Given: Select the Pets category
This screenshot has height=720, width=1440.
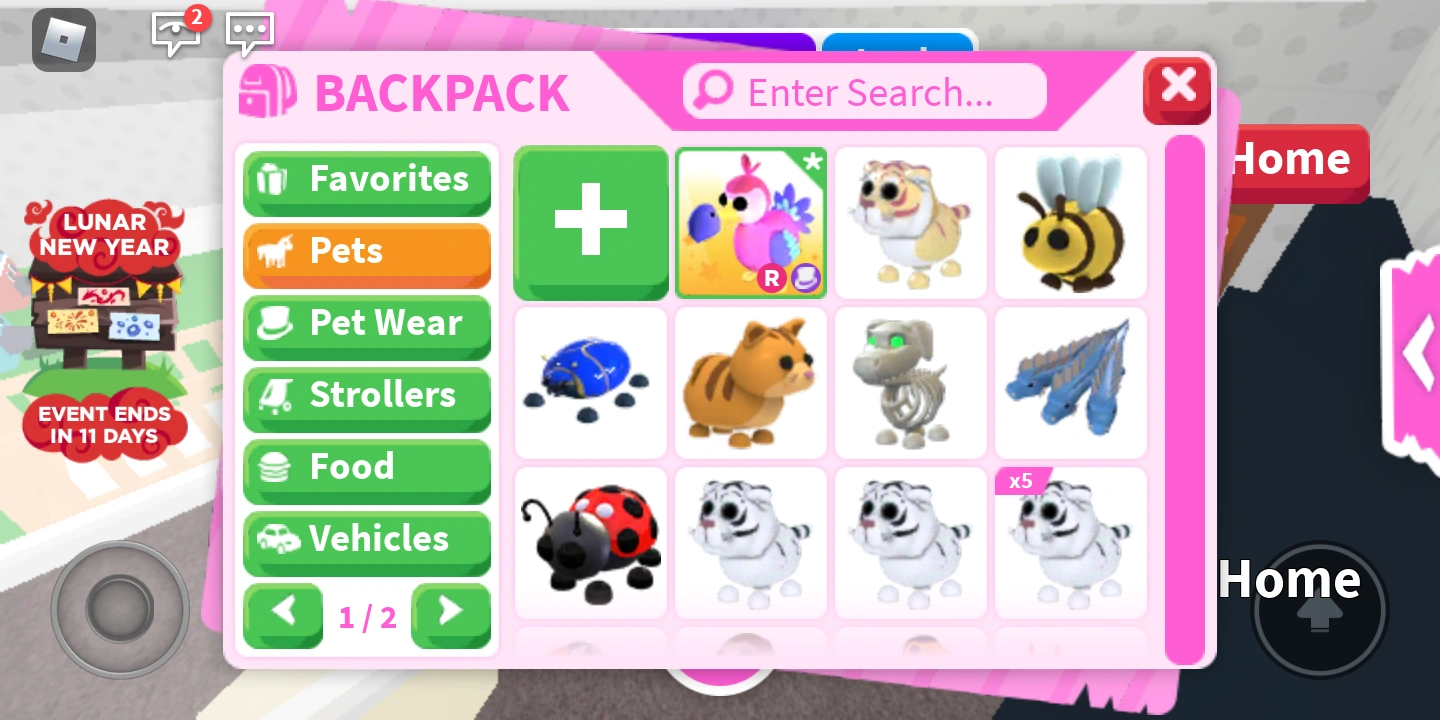Looking at the screenshot, I should [366, 252].
